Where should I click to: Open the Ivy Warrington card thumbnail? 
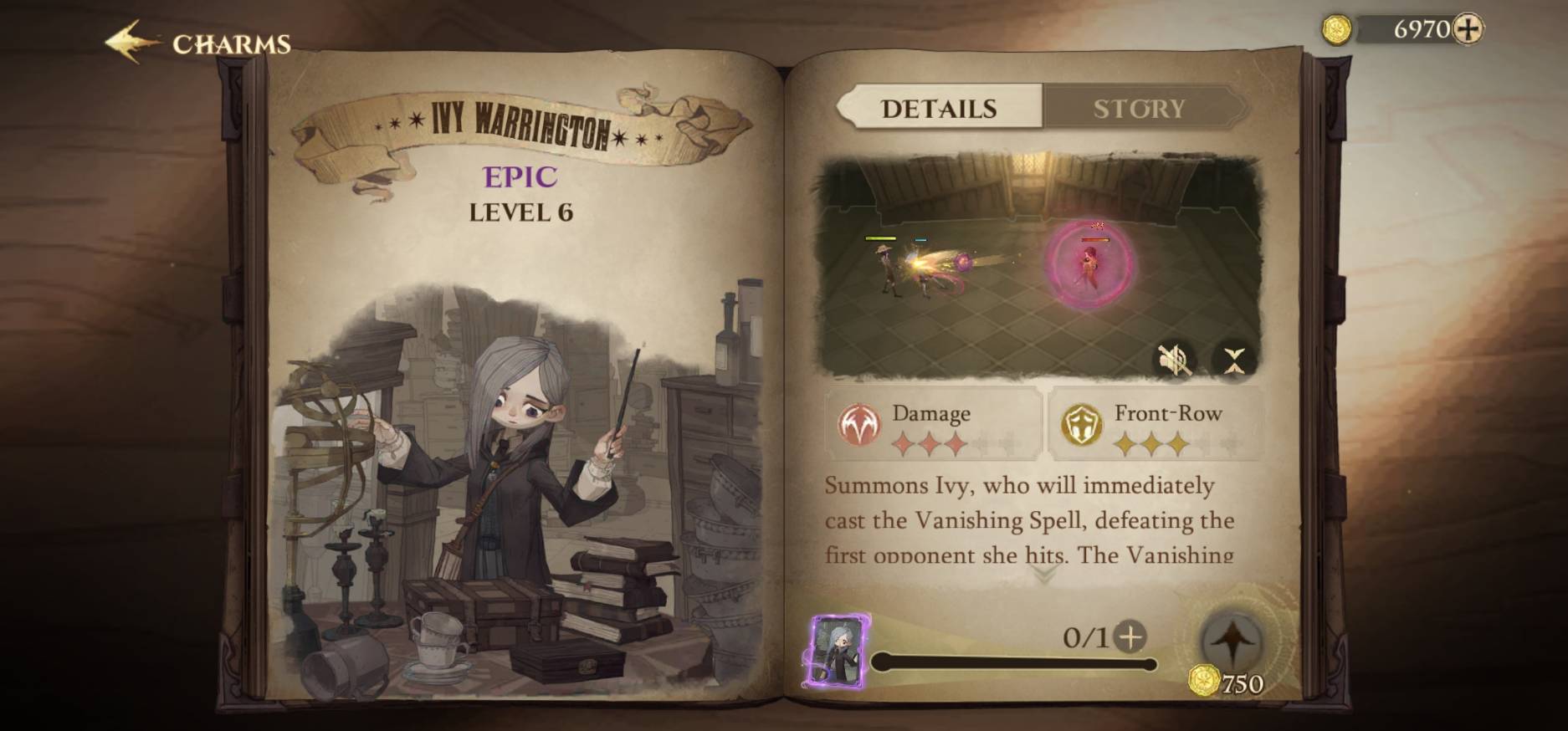838,652
